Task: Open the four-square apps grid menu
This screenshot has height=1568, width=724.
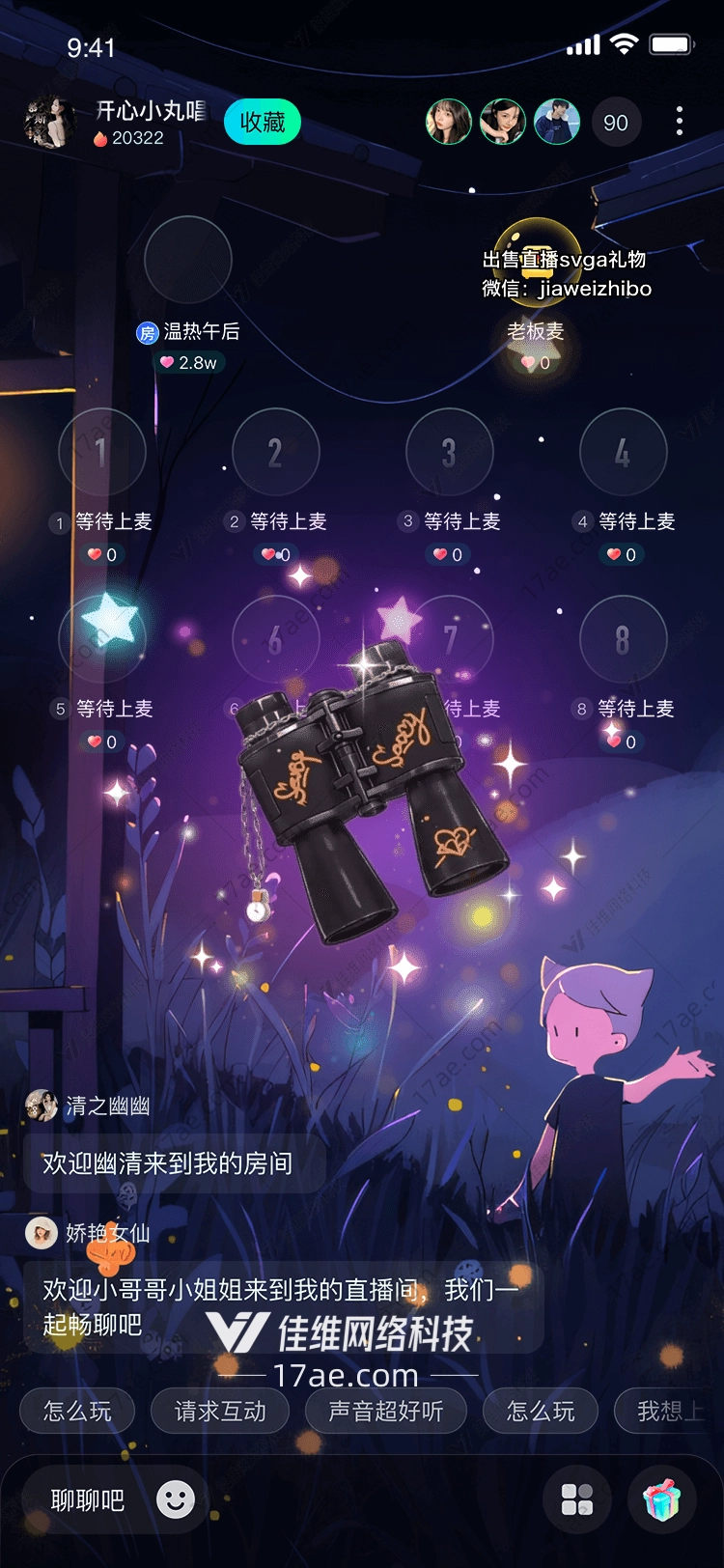Action: (x=577, y=1499)
